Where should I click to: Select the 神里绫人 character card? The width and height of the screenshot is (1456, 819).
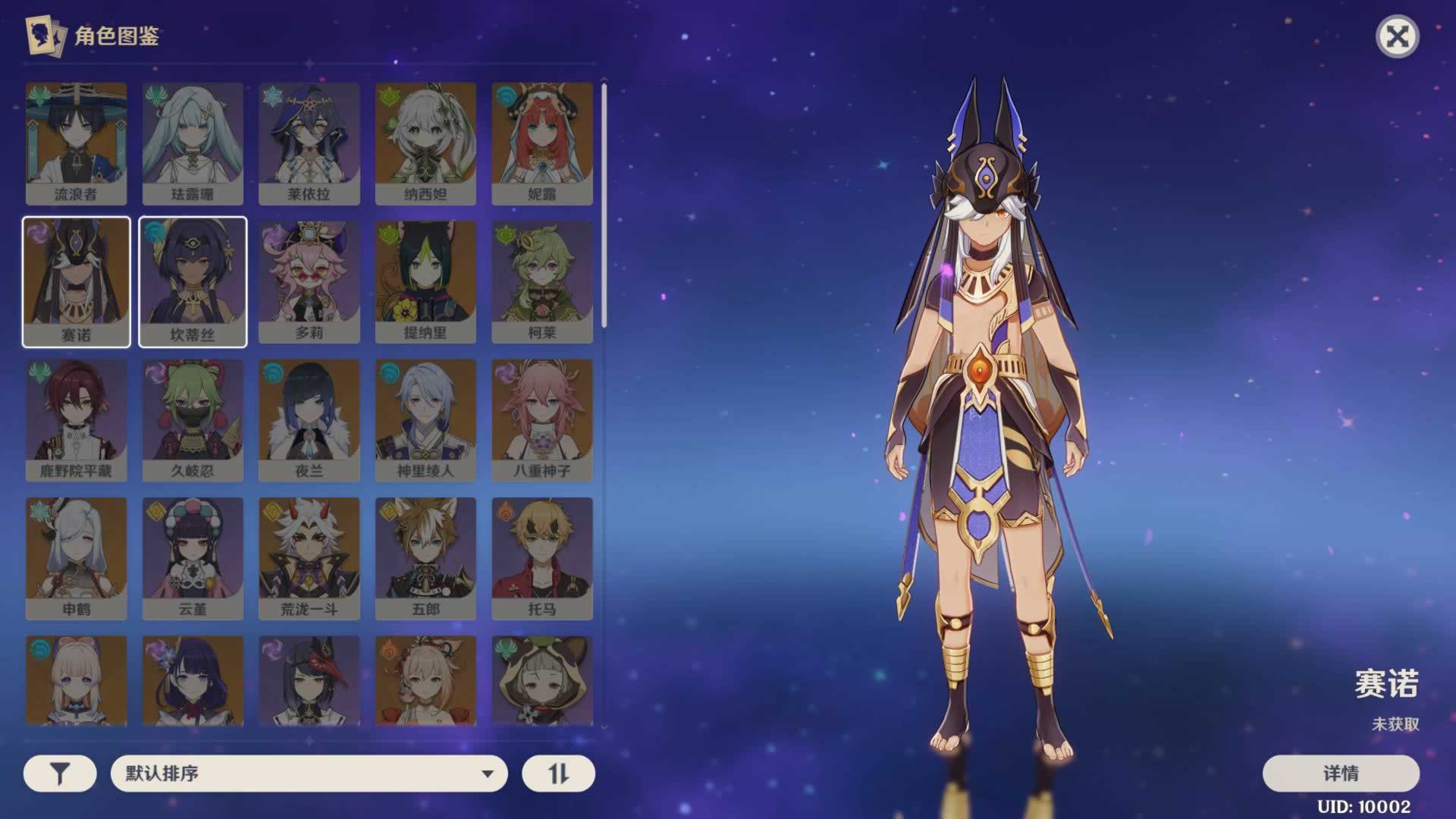(x=425, y=420)
